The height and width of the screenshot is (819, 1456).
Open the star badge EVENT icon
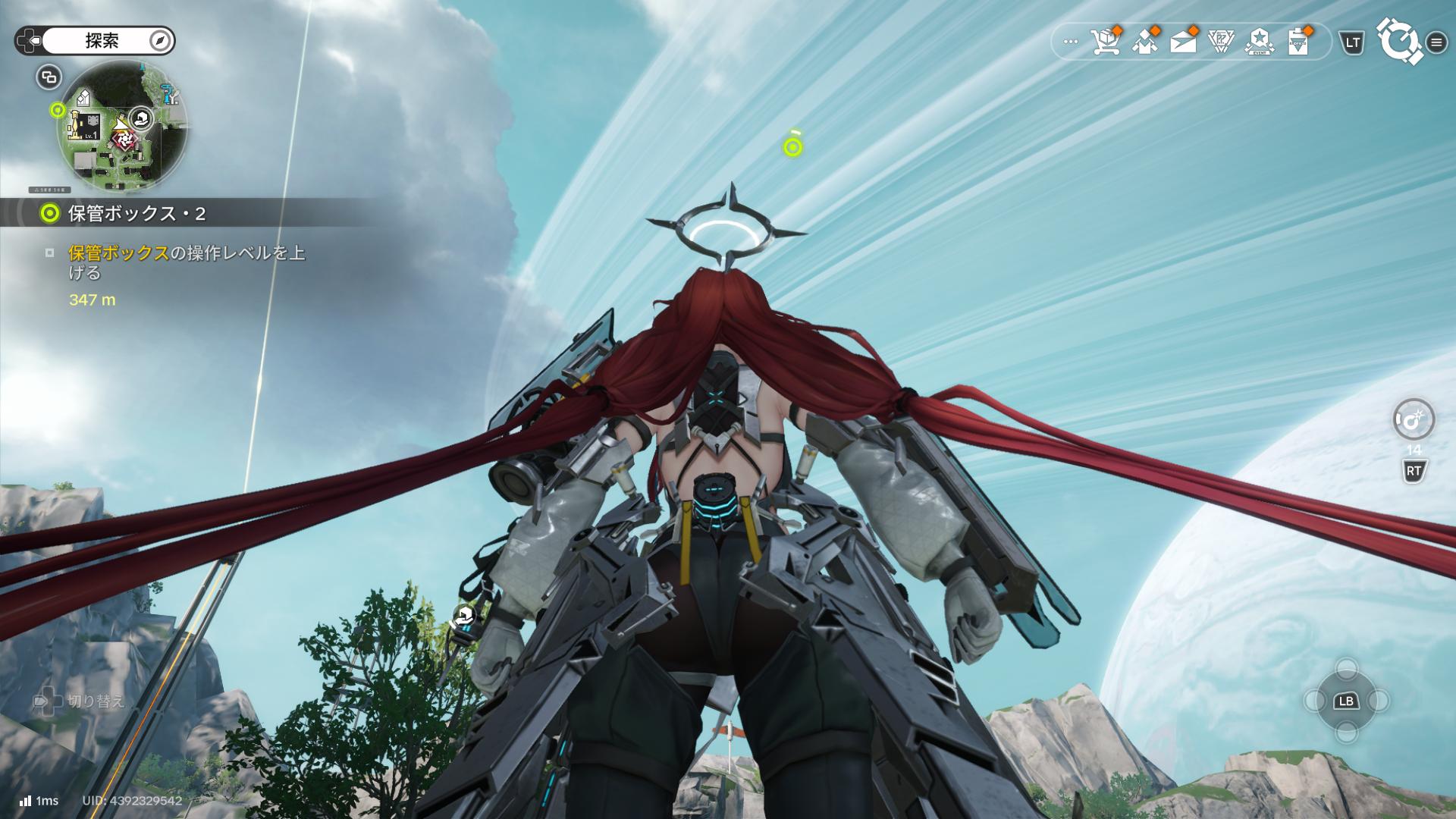pos(1260,42)
